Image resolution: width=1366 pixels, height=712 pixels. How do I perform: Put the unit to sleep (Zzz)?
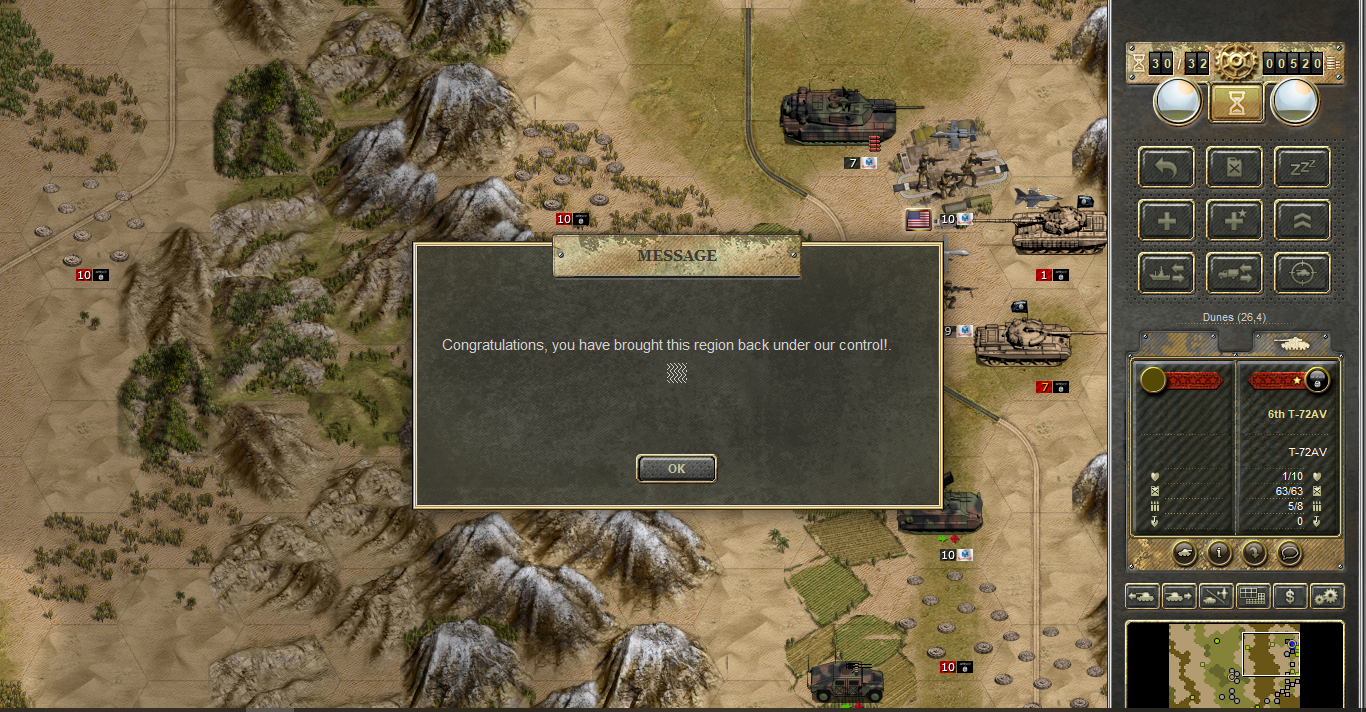point(1301,168)
